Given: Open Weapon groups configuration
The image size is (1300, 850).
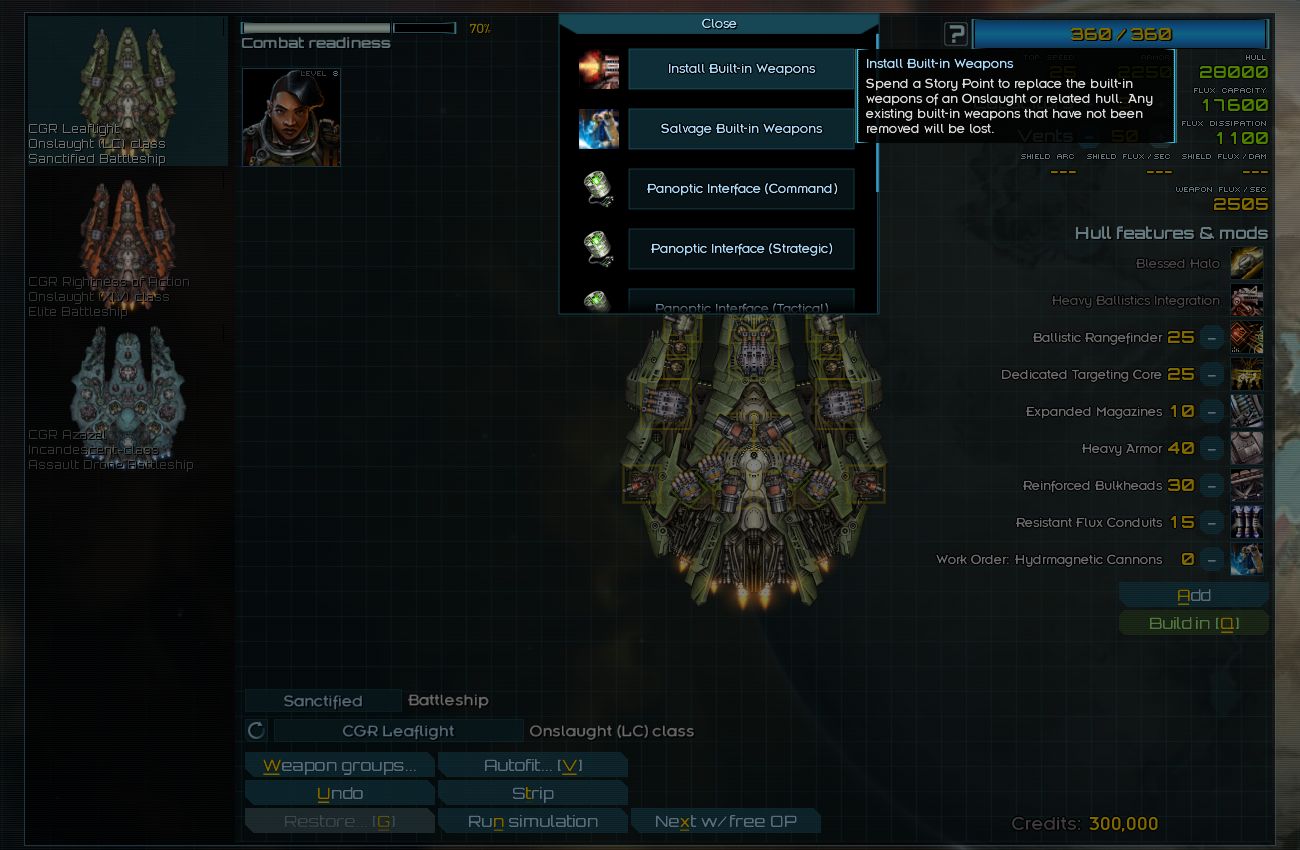Looking at the screenshot, I should coord(339,766).
